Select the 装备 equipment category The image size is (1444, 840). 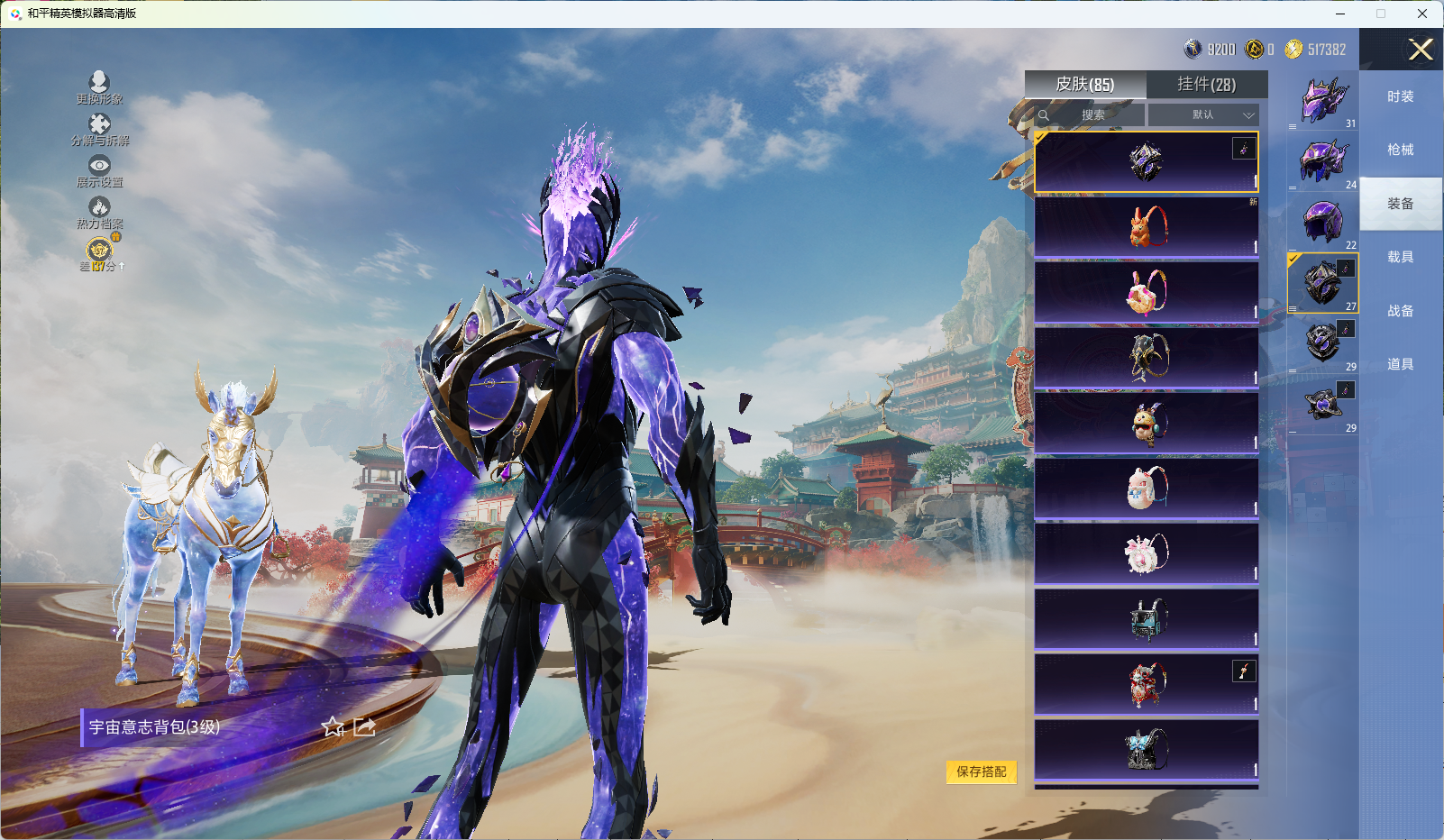1400,204
